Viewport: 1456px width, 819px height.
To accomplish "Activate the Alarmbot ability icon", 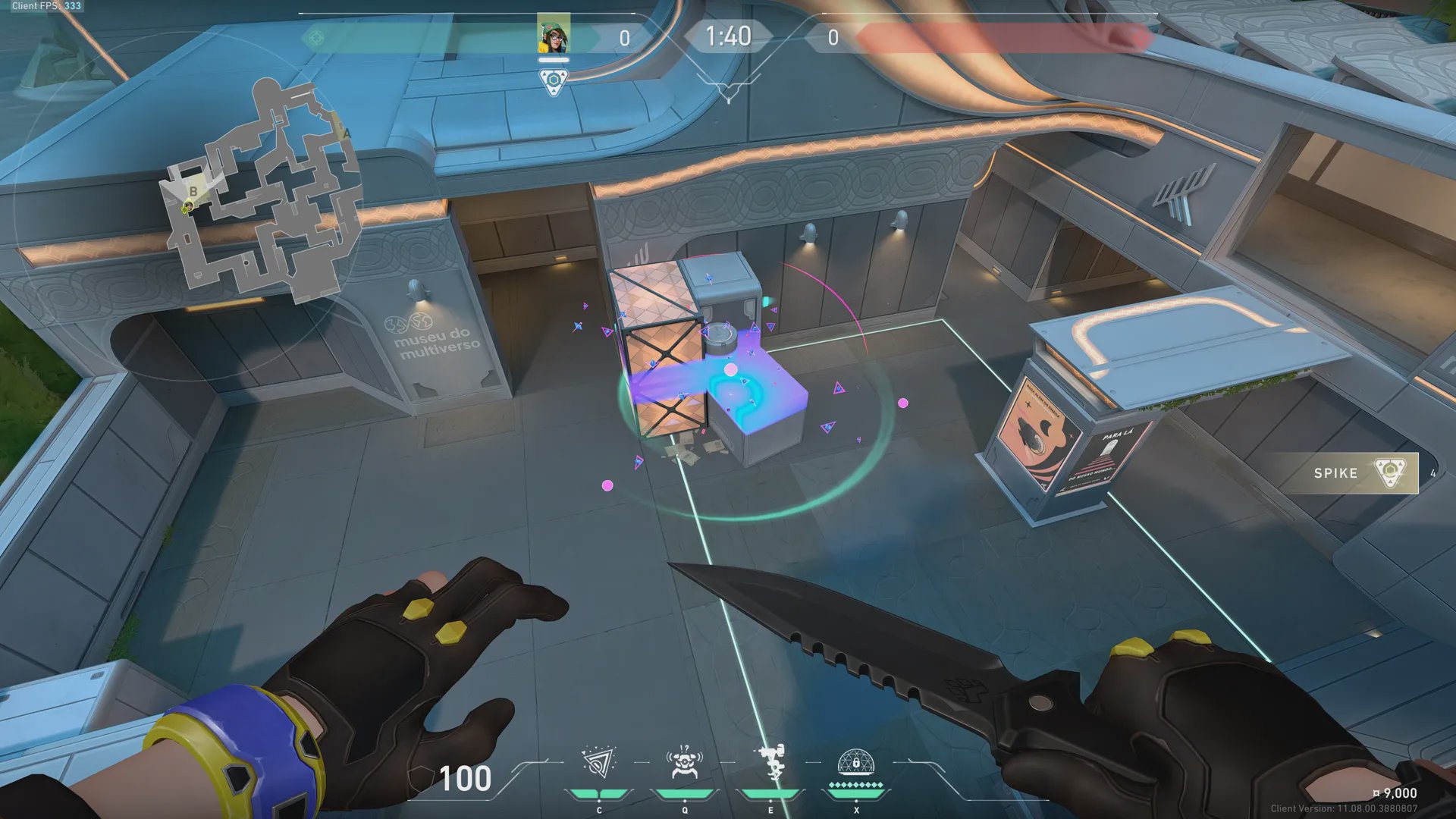I will (684, 764).
